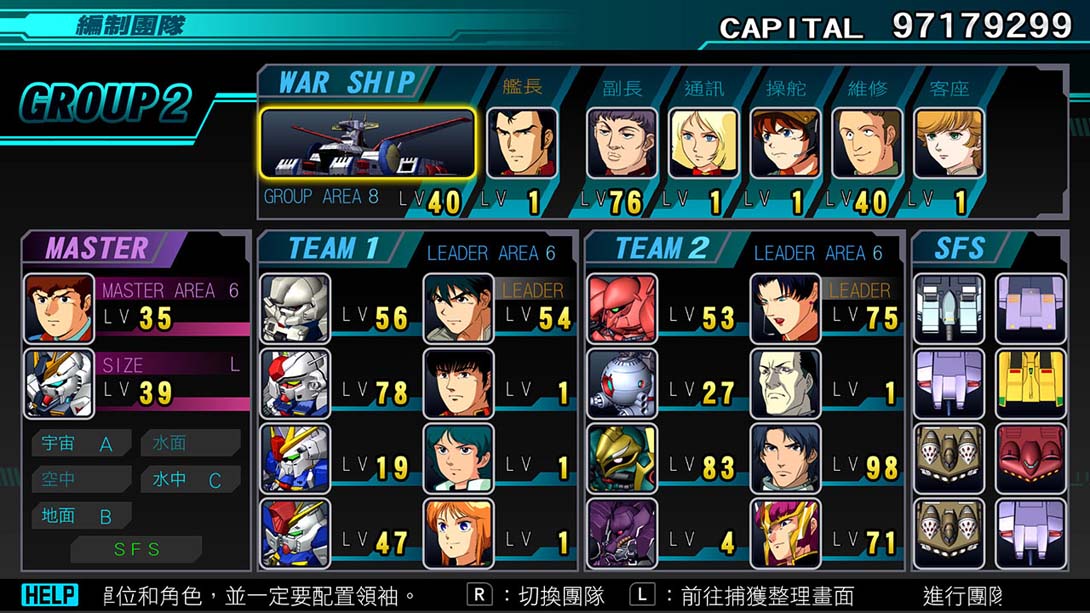Pick the helmsman portrait under 操舵

pos(785,143)
